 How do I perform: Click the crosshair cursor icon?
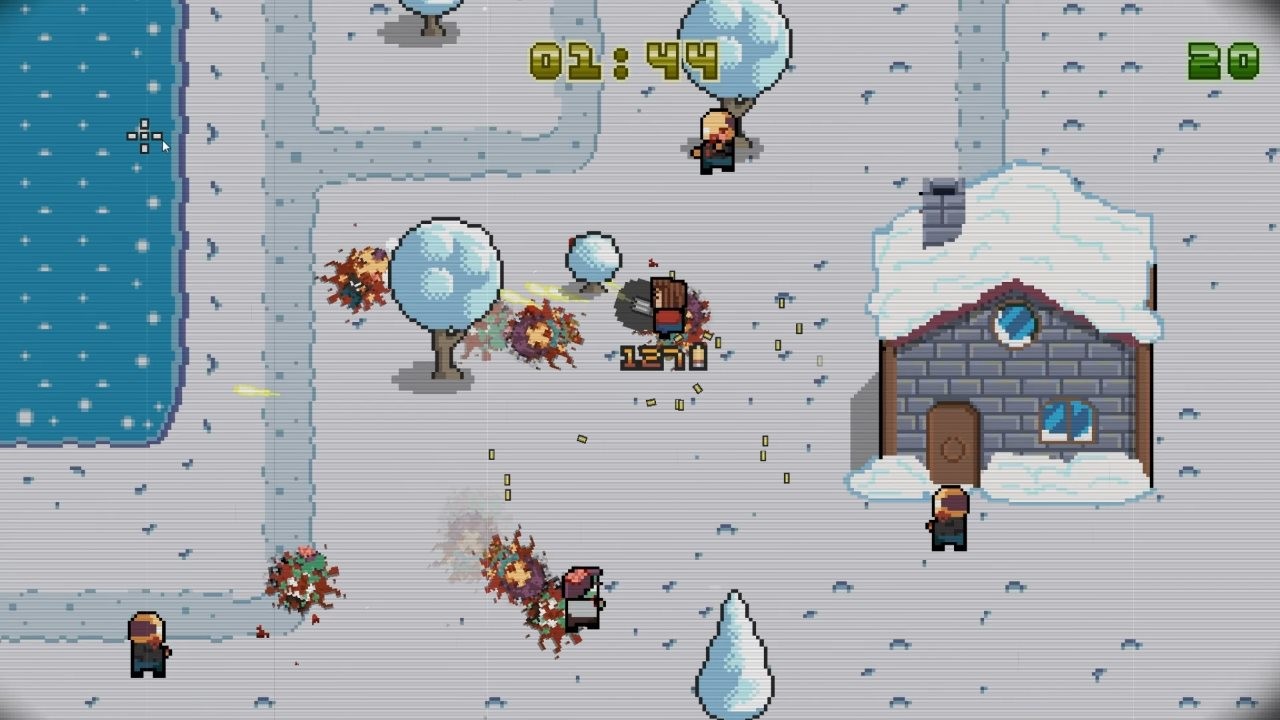point(143,134)
